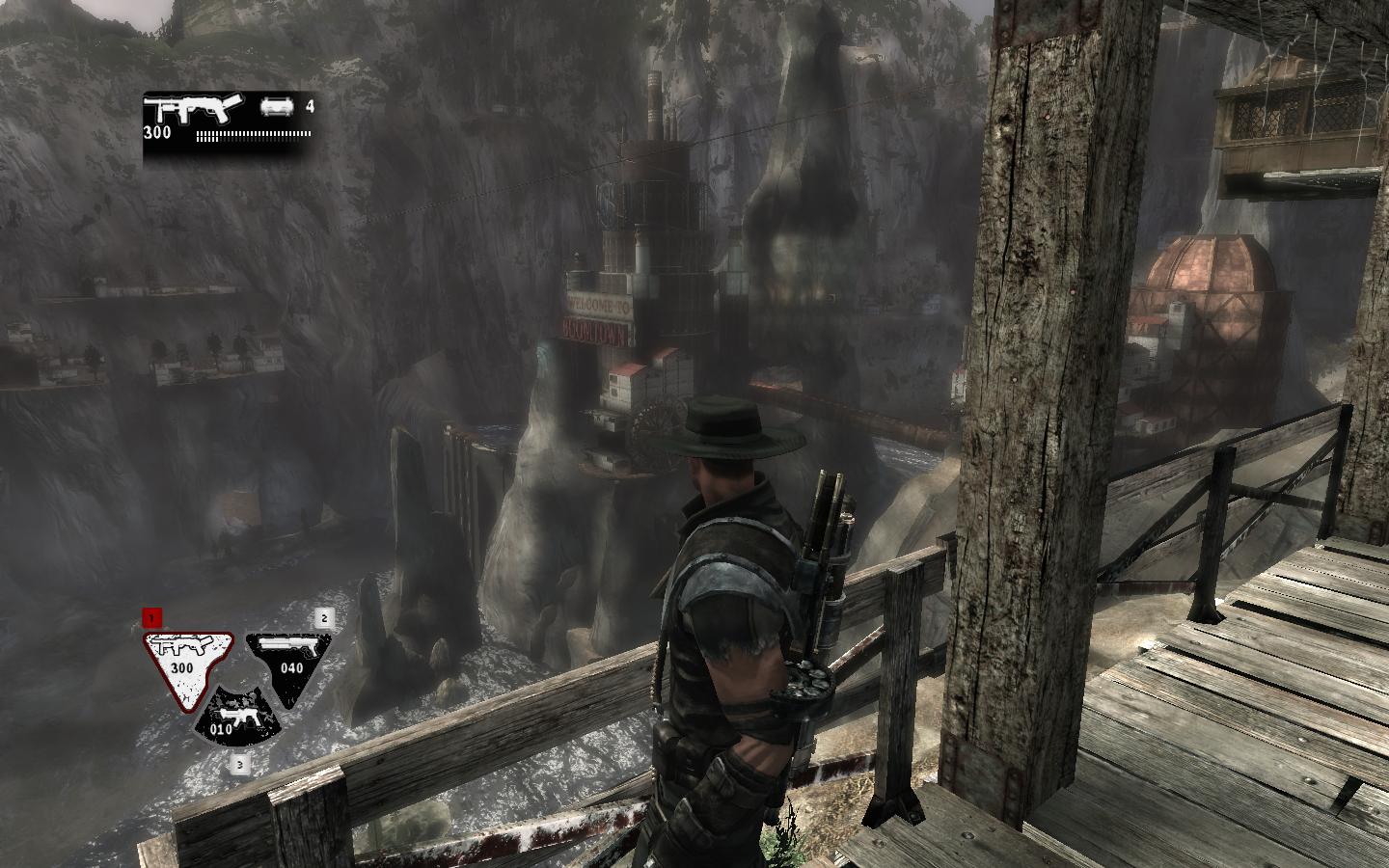The height and width of the screenshot is (868, 1389).
Task: Select the grenade canister icon beside the 4
Action: pos(275,108)
